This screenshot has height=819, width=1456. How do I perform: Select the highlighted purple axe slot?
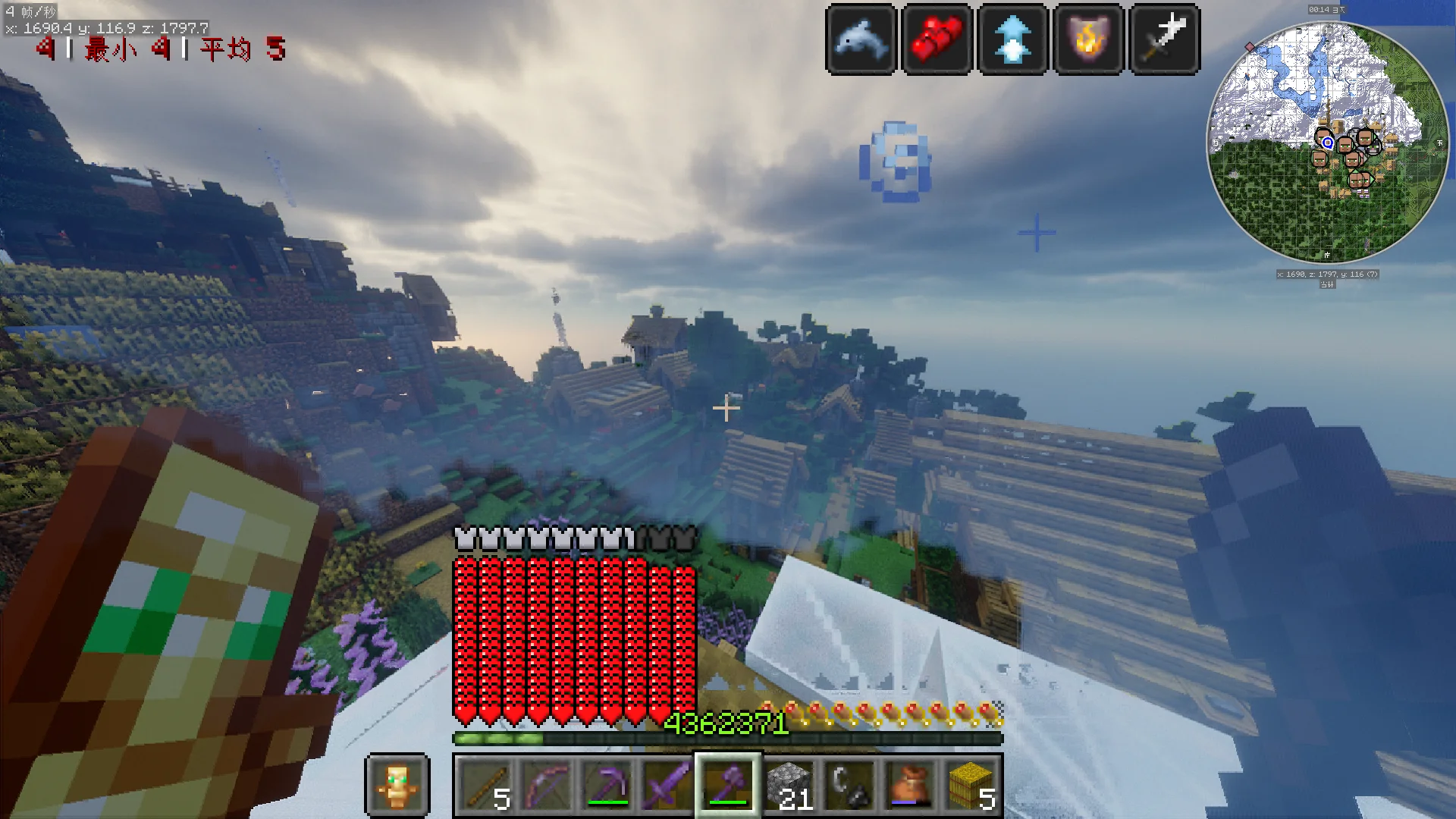728,785
